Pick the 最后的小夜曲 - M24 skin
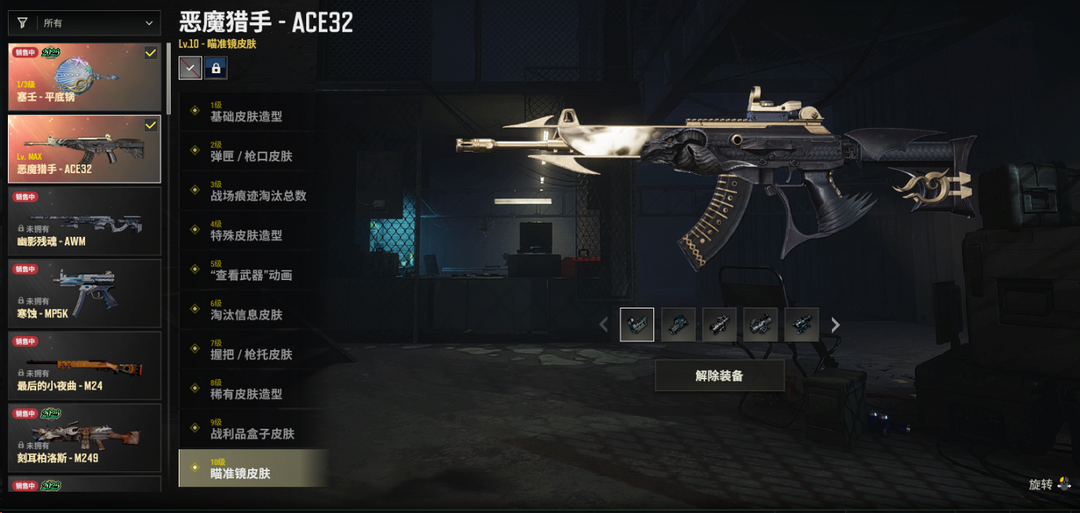1080x513 pixels. [x=85, y=365]
